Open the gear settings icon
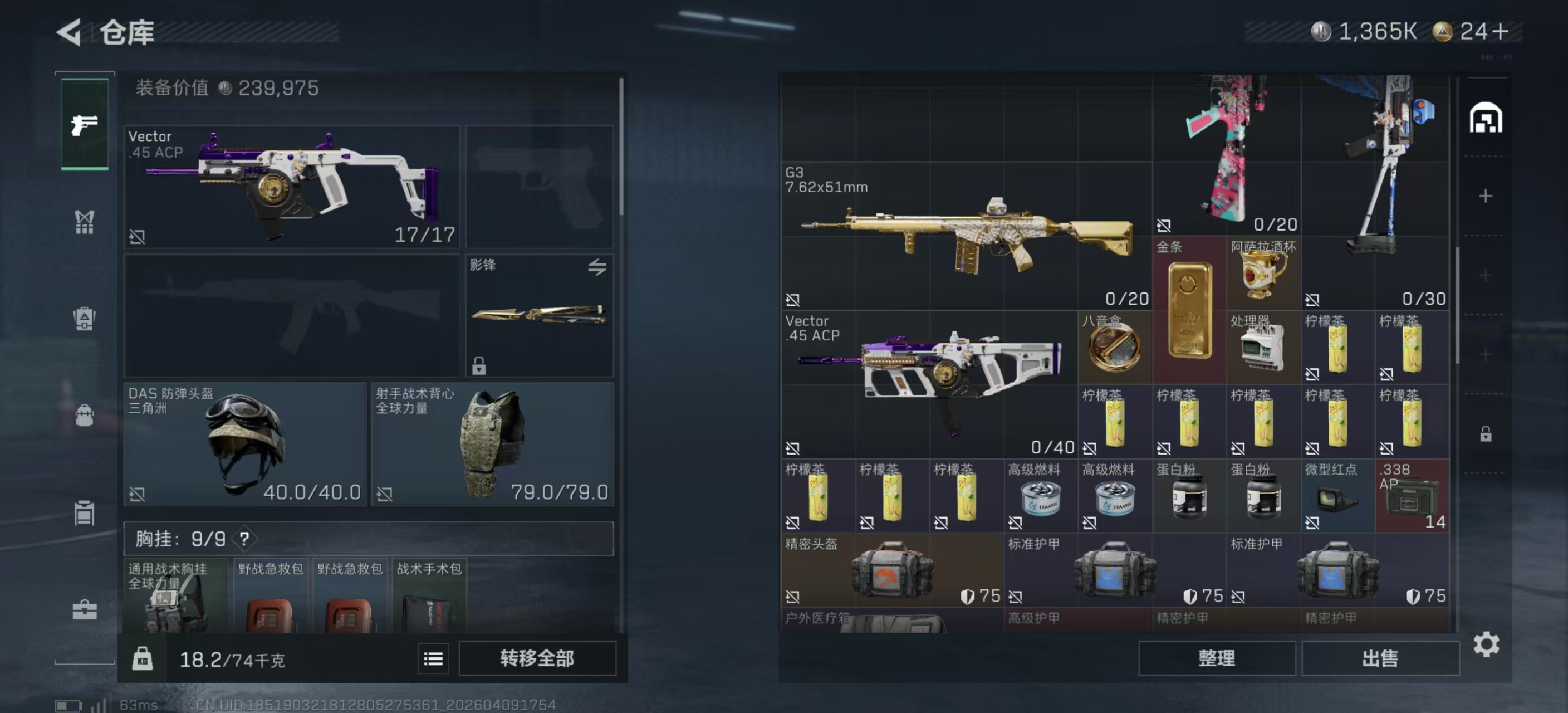1568x713 pixels. (1486, 644)
